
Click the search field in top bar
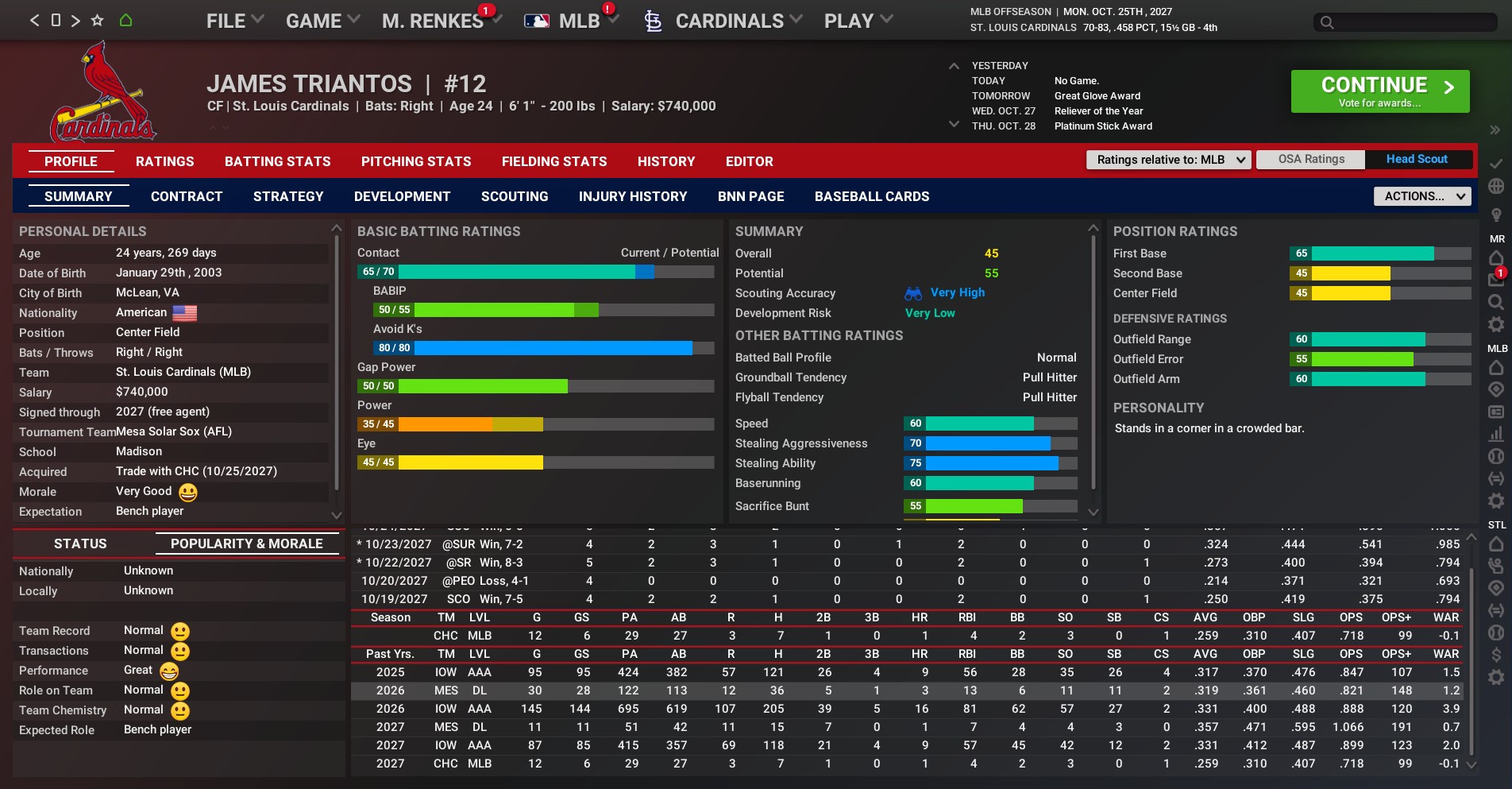coord(1406,22)
